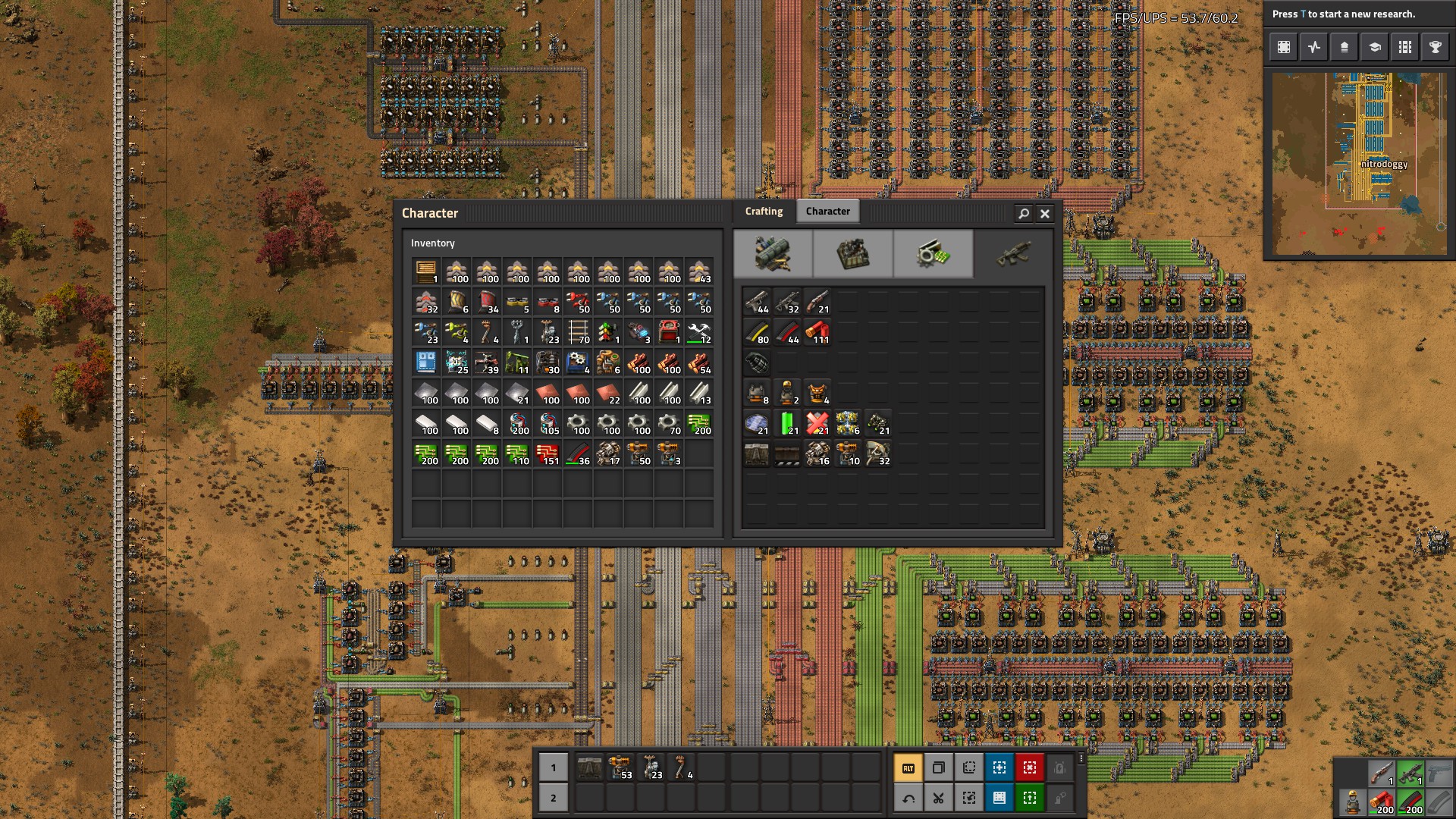Activate the cut selection scissors tool

pos(939,798)
